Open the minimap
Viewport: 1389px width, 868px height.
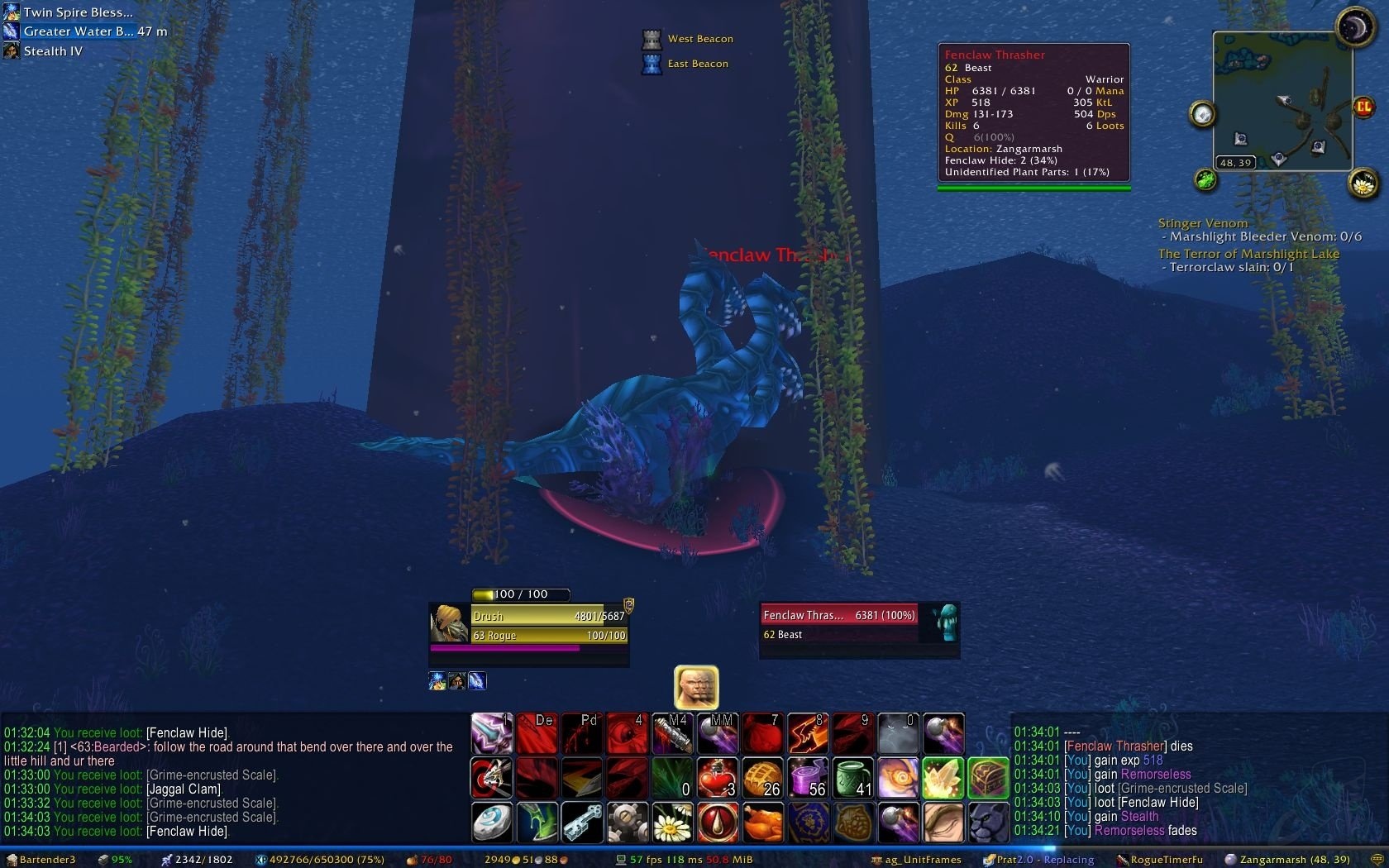click(x=1282, y=99)
